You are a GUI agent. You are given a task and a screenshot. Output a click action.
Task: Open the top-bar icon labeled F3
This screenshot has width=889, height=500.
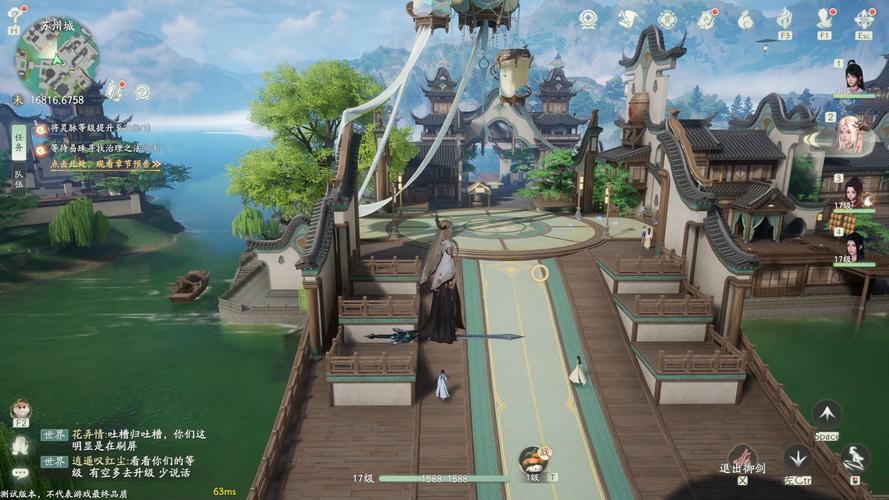coord(785,19)
